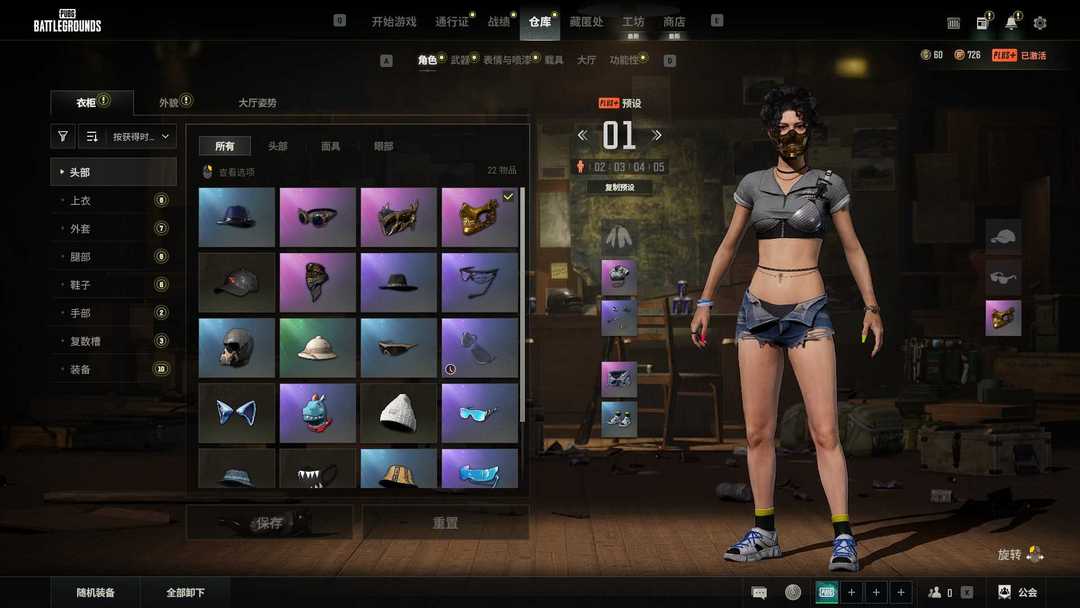Go to the 通行证 tab

[451, 22]
